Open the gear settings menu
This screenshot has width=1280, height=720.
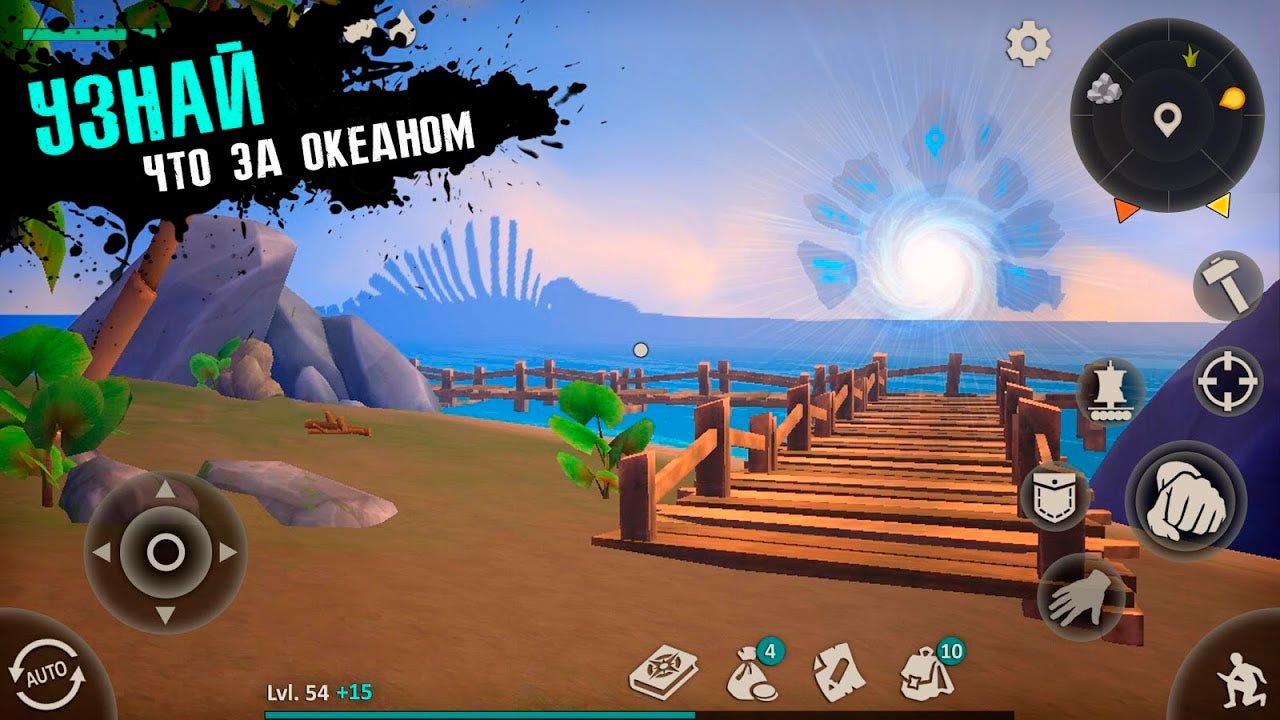tap(1029, 44)
